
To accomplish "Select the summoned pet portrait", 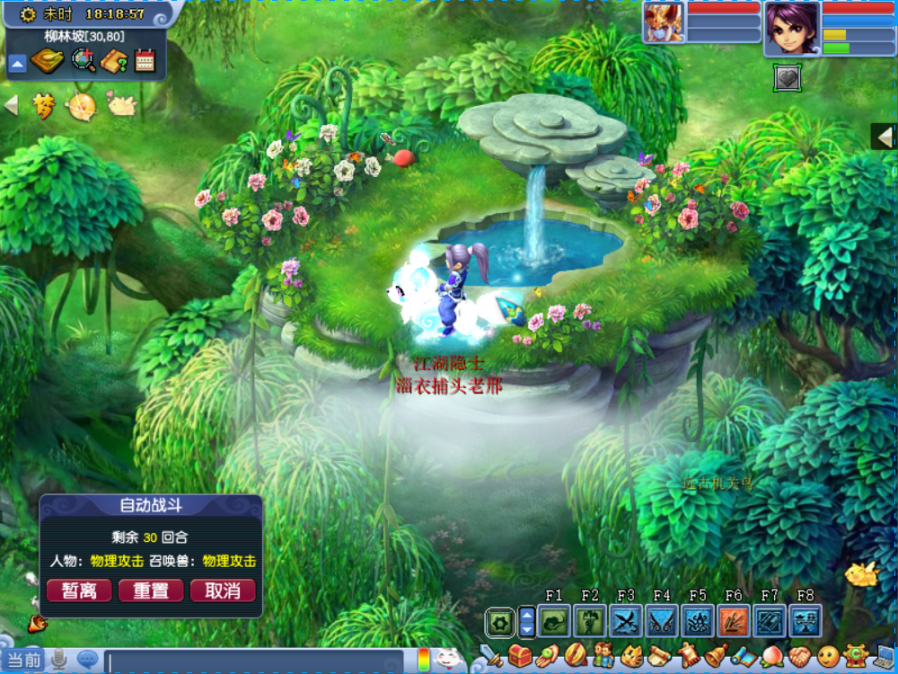I will click(x=663, y=23).
